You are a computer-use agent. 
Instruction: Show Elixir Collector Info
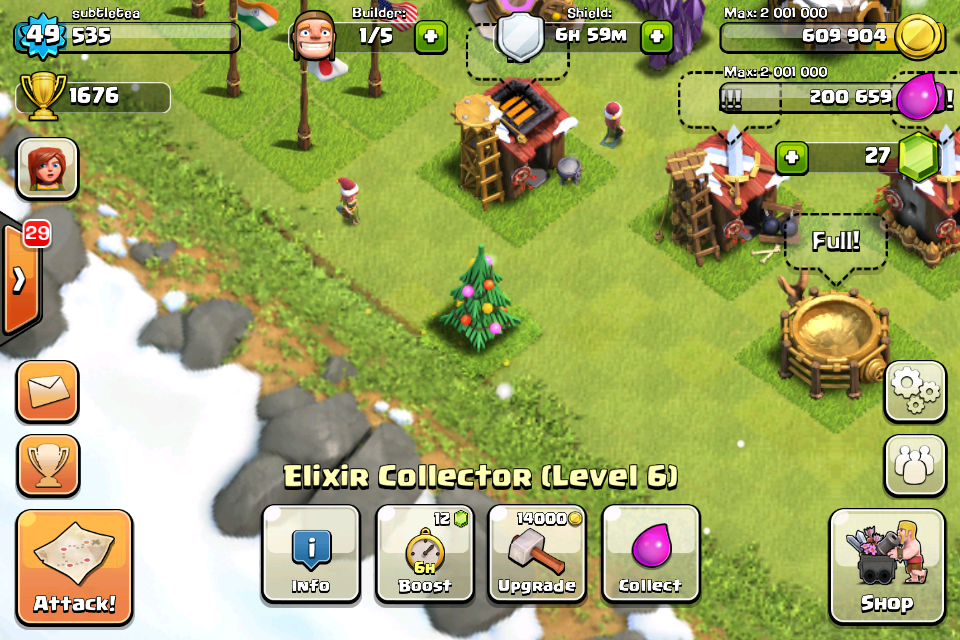pos(310,553)
